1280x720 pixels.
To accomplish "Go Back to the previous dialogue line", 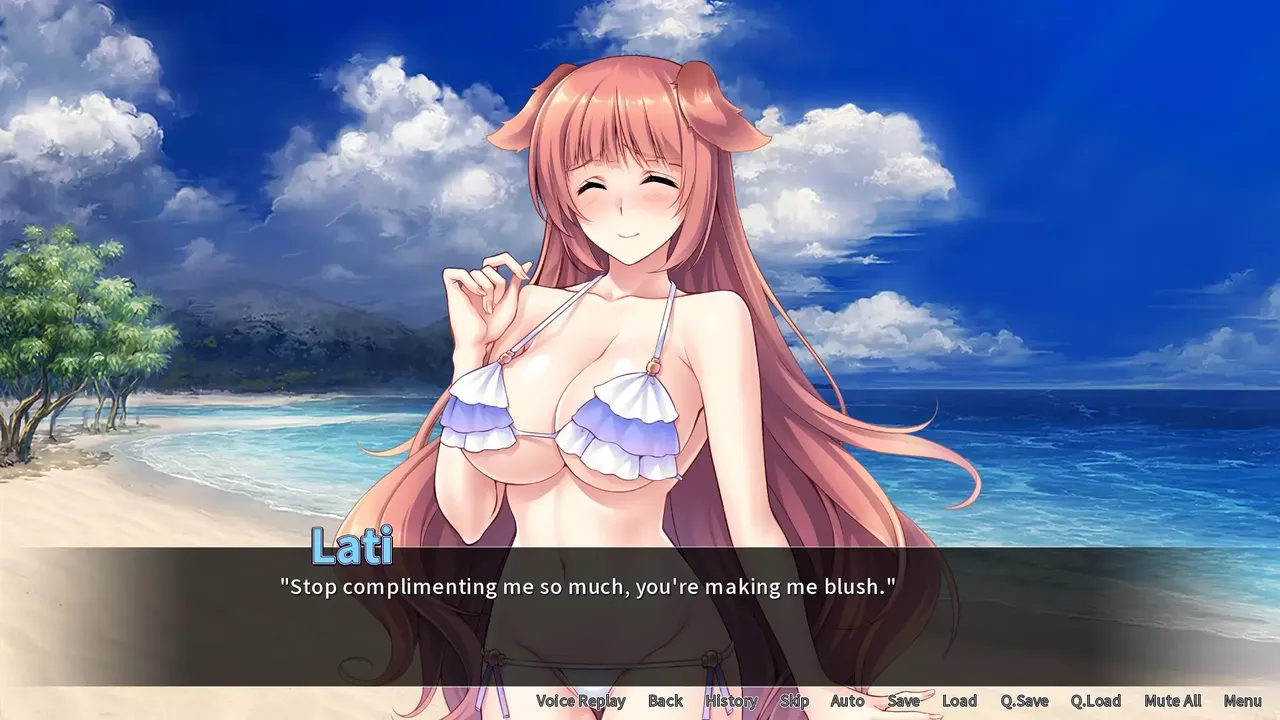I will (665, 701).
